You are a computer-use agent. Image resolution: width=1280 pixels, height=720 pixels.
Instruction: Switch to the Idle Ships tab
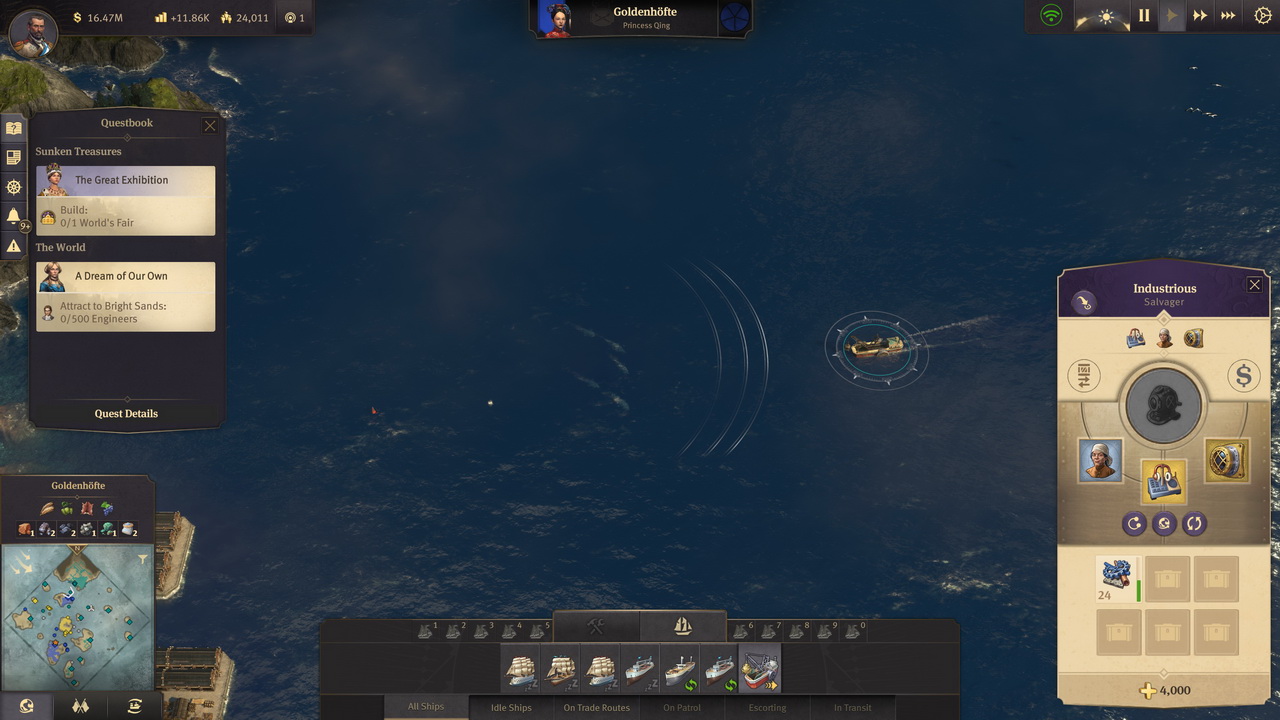(x=512, y=707)
